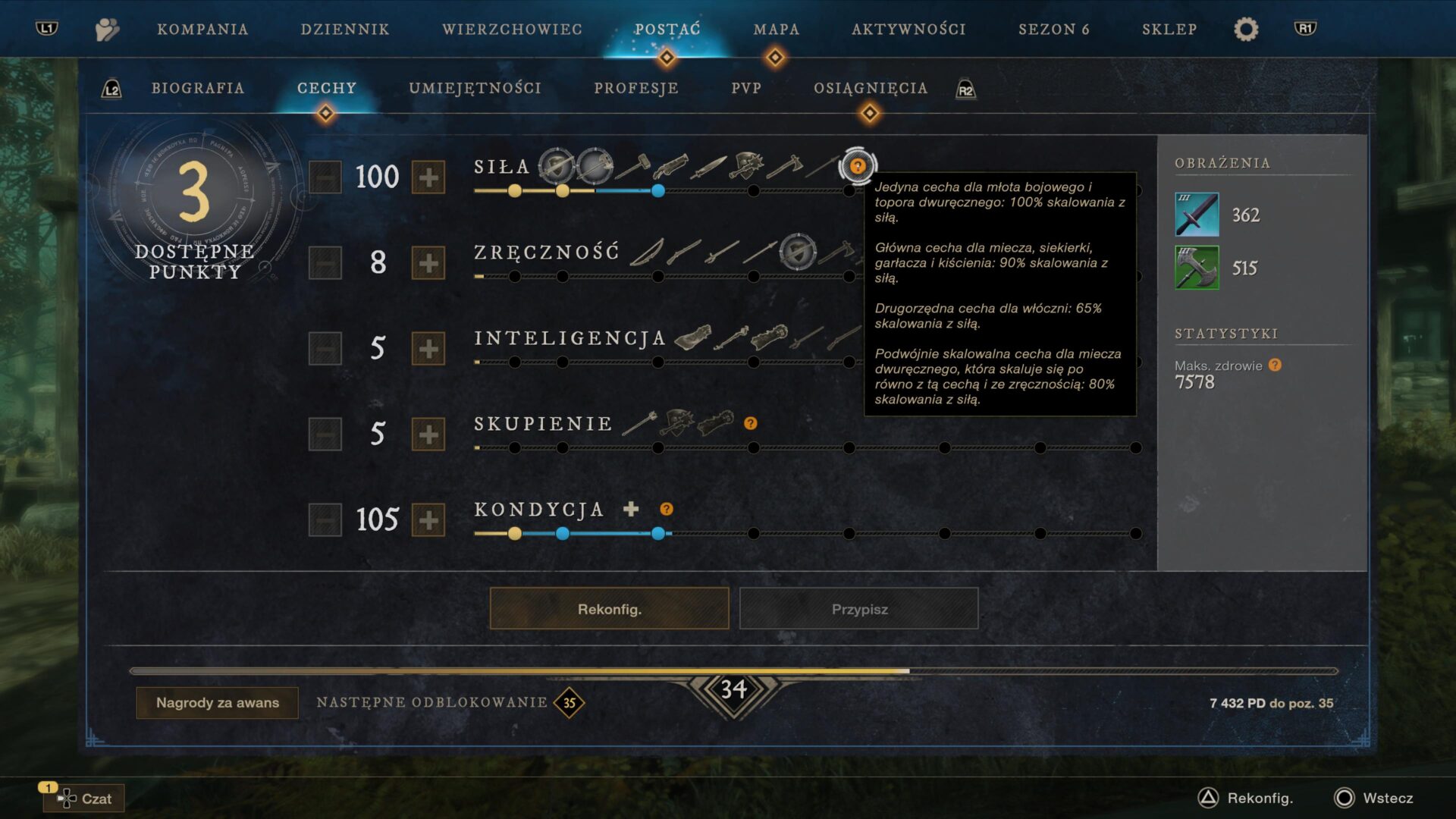Click the Nagrody za awans button
The image size is (1456, 819).
(216, 703)
